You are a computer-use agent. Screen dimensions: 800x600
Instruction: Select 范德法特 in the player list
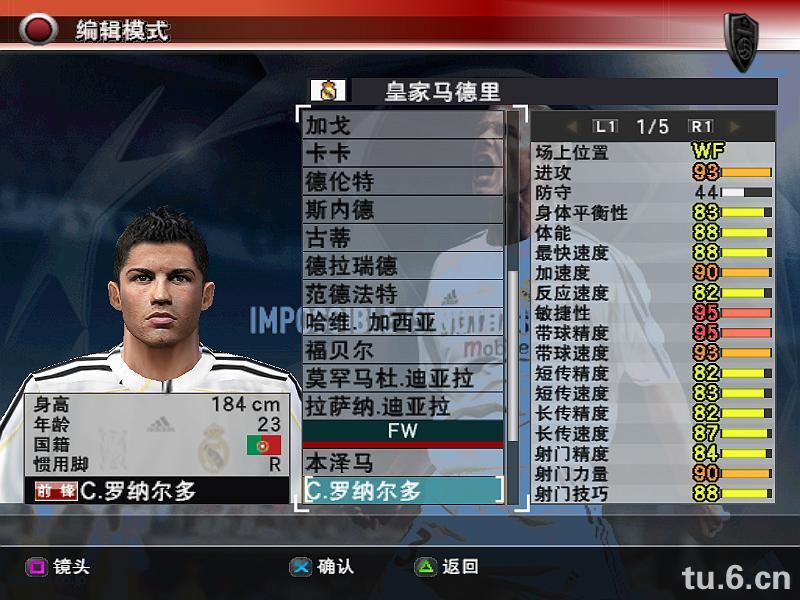[x=403, y=293]
